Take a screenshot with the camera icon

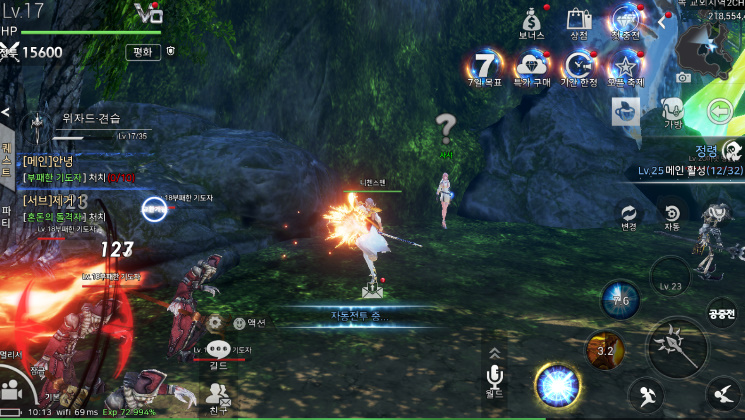[683, 77]
